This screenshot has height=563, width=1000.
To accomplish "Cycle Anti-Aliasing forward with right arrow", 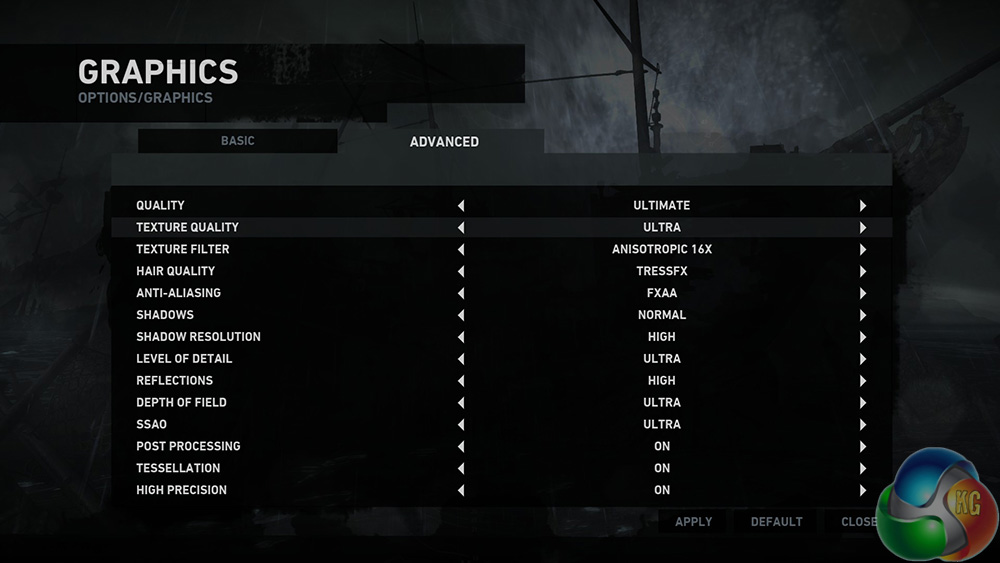I will pos(862,294).
